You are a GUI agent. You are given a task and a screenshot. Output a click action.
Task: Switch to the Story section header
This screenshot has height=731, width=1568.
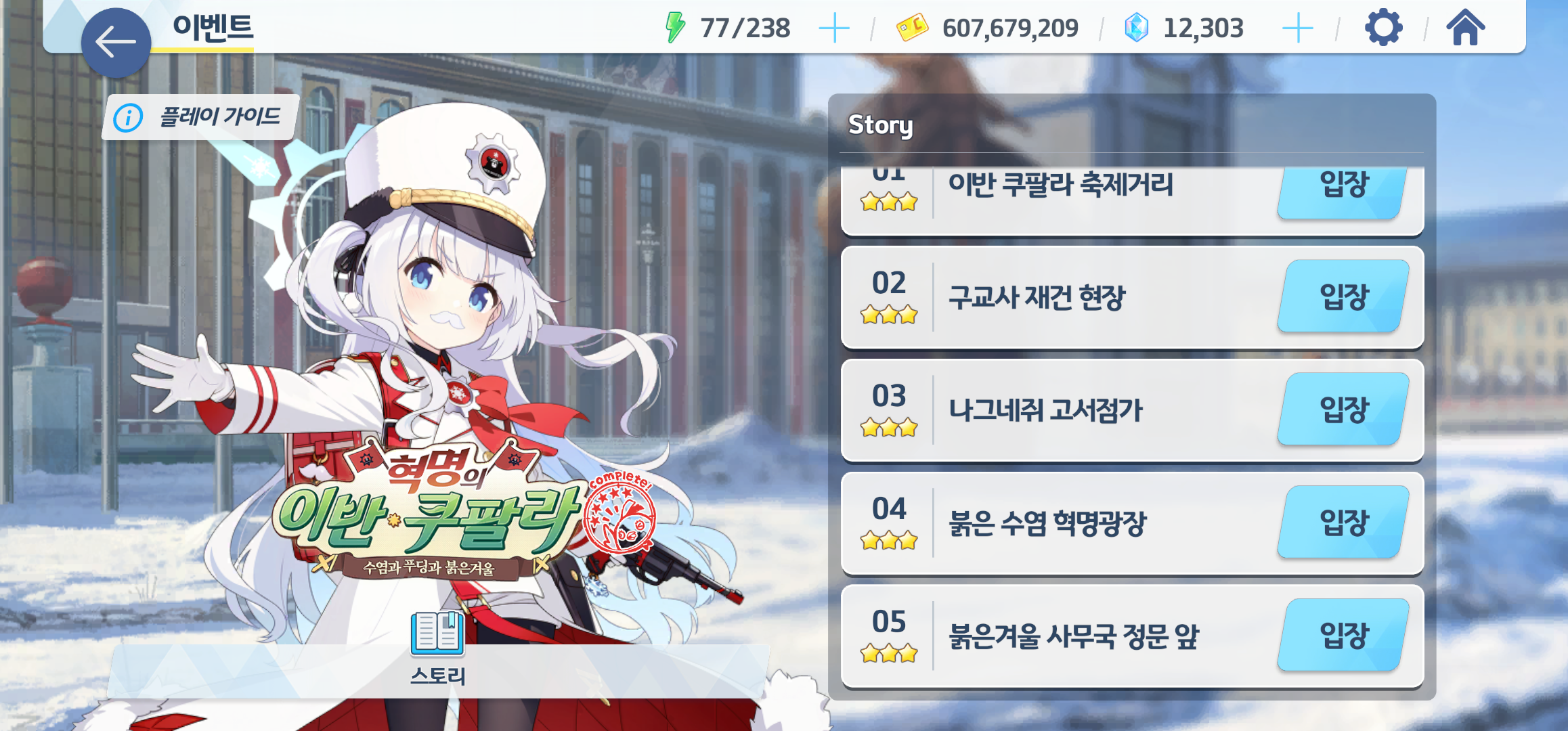[x=880, y=125]
